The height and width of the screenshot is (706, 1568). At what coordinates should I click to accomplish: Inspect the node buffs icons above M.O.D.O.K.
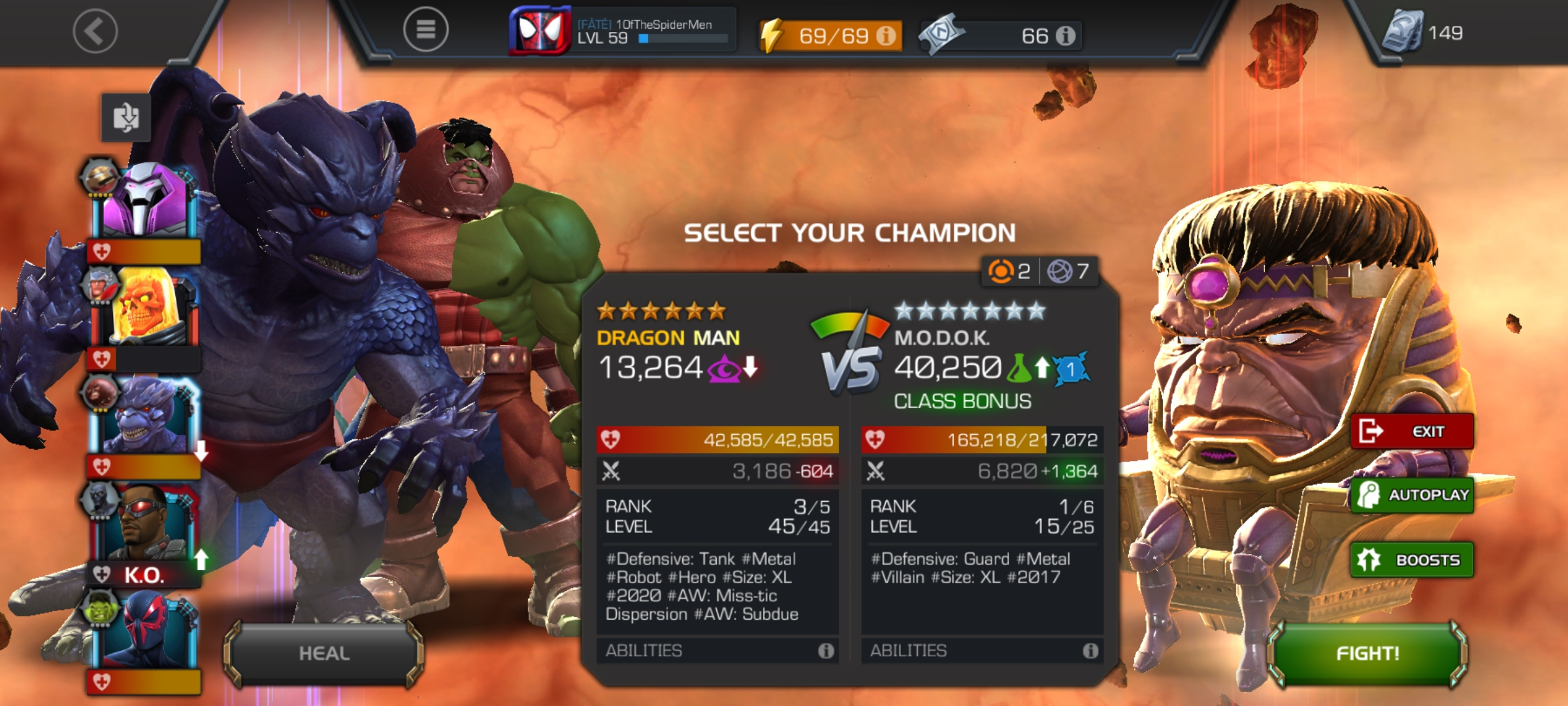[x=1039, y=271]
